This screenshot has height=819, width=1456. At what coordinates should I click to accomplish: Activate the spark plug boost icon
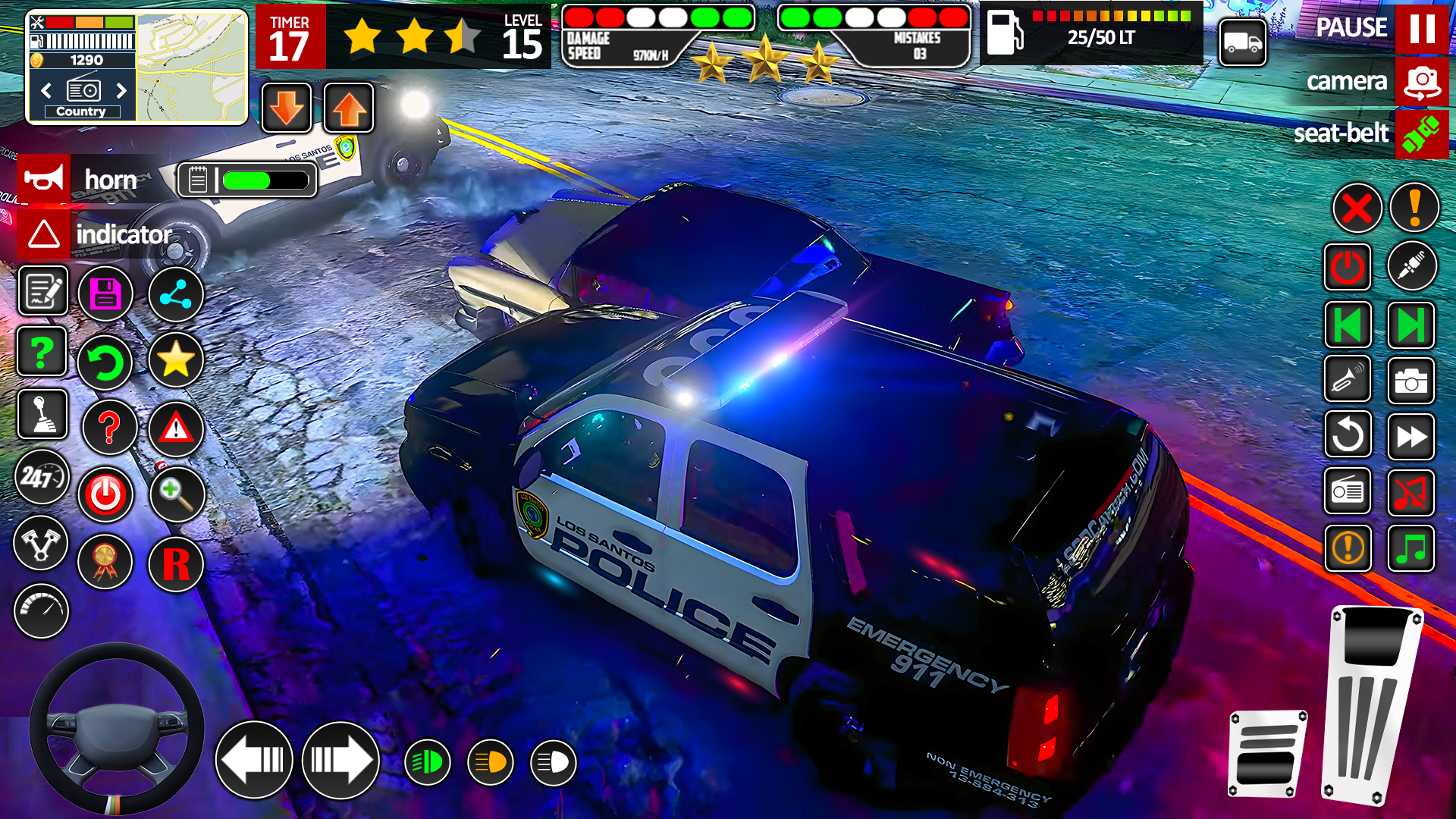(1412, 265)
